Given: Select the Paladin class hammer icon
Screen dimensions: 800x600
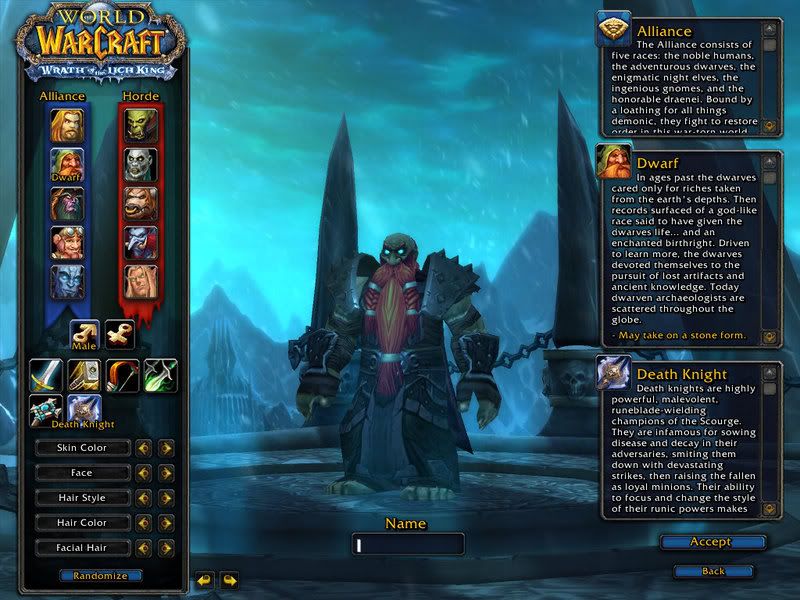Looking at the screenshot, I should pos(84,375).
